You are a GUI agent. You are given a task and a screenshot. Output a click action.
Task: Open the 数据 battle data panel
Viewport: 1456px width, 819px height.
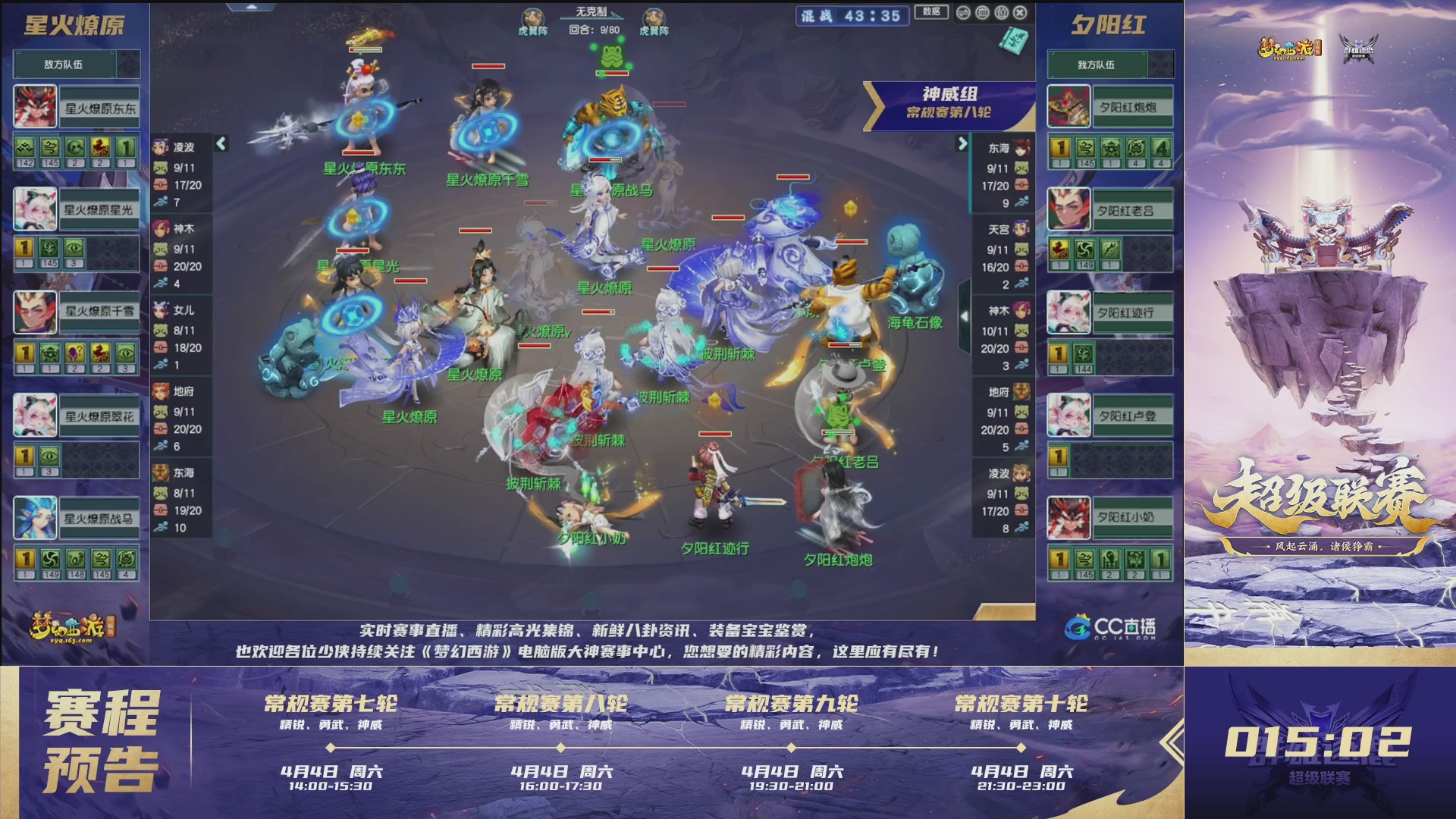coord(930,11)
